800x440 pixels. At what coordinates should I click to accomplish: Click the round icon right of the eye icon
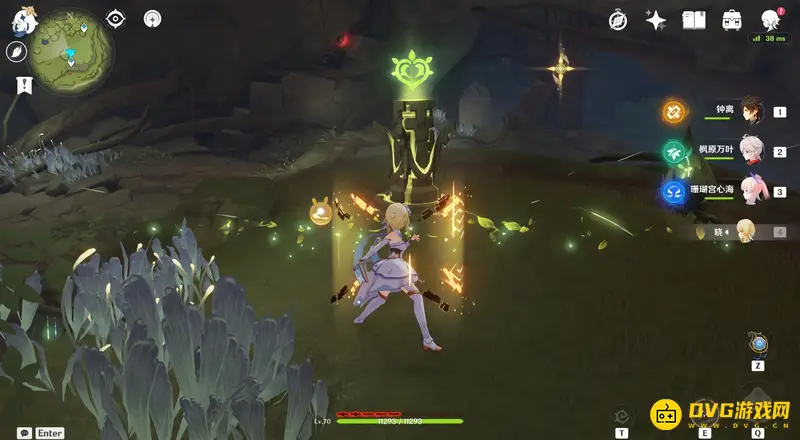(152, 18)
